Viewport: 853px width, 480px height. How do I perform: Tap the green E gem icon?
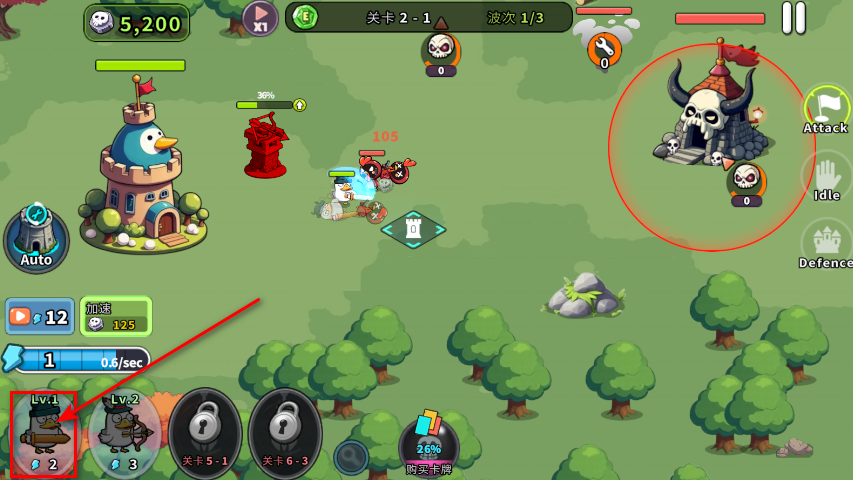pos(304,17)
